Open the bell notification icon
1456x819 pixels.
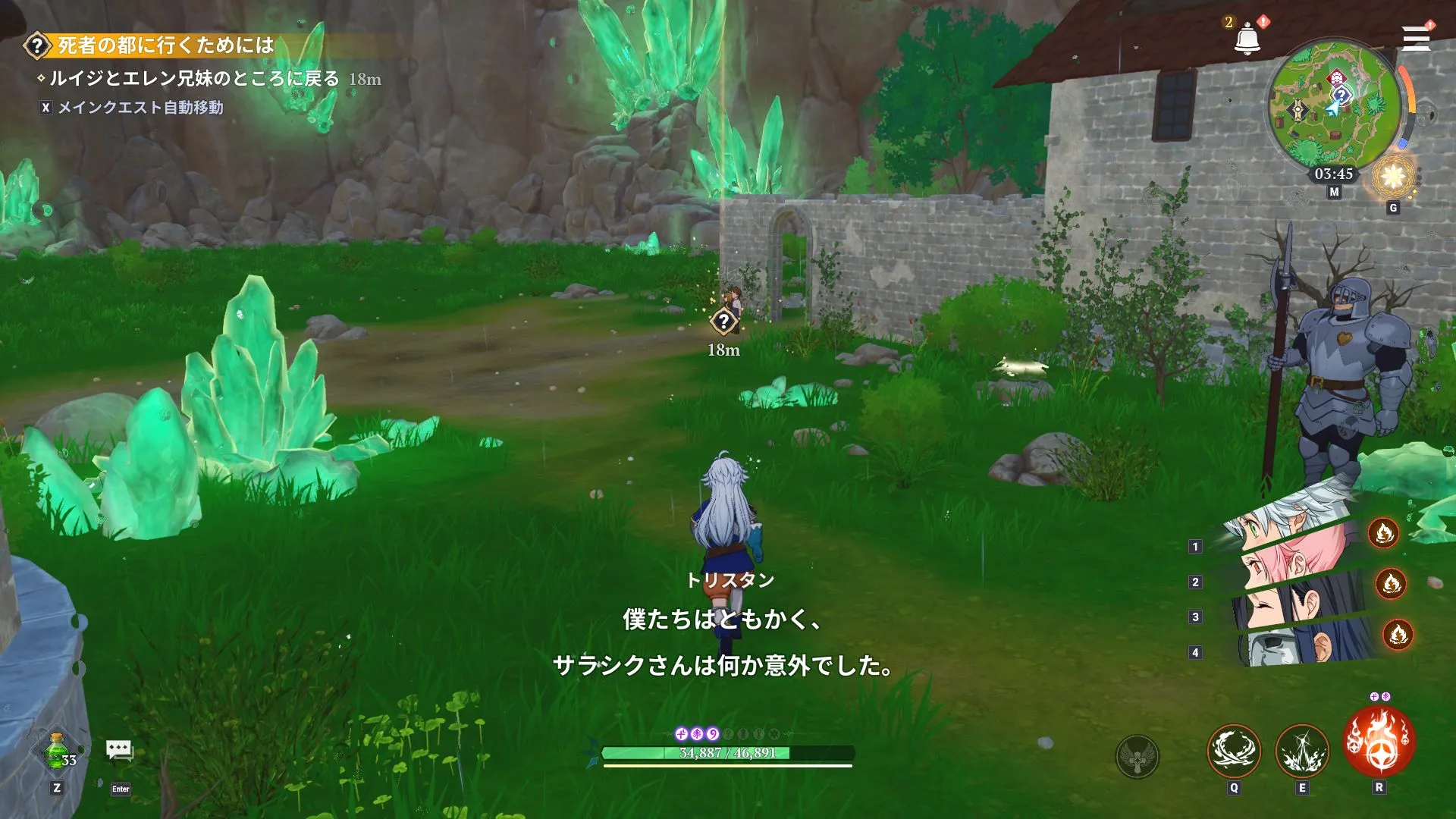[1247, 38]
